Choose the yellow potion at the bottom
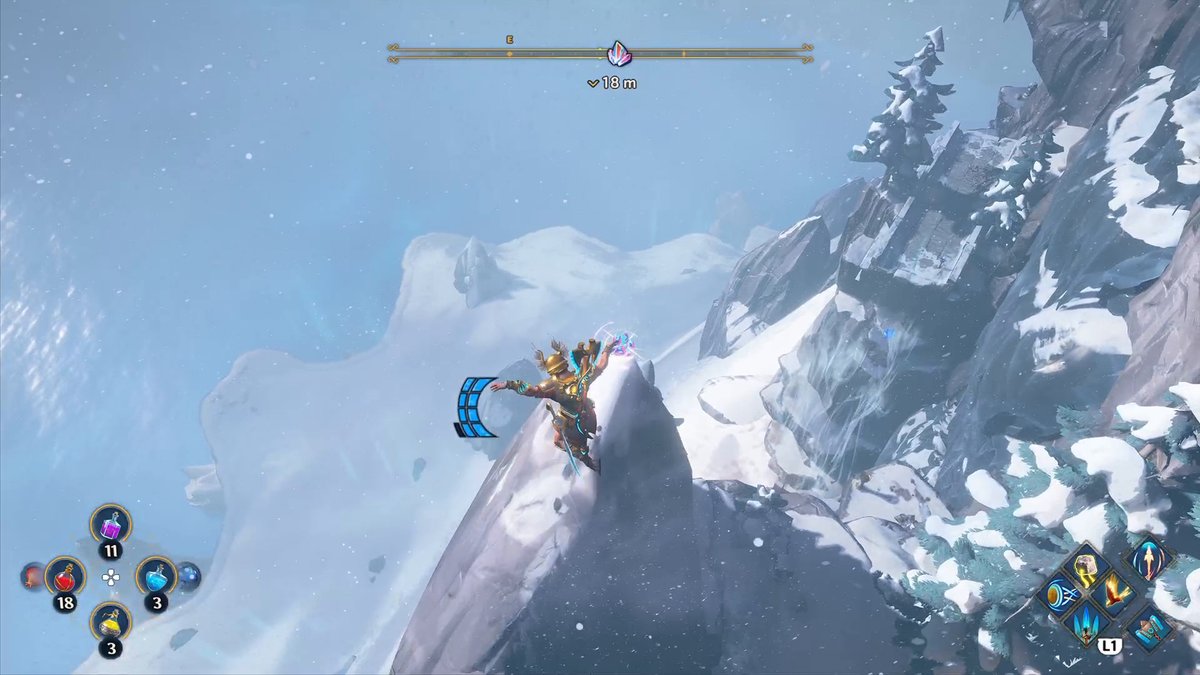This screenshot has width=1200, height=675. coord(110,621)
